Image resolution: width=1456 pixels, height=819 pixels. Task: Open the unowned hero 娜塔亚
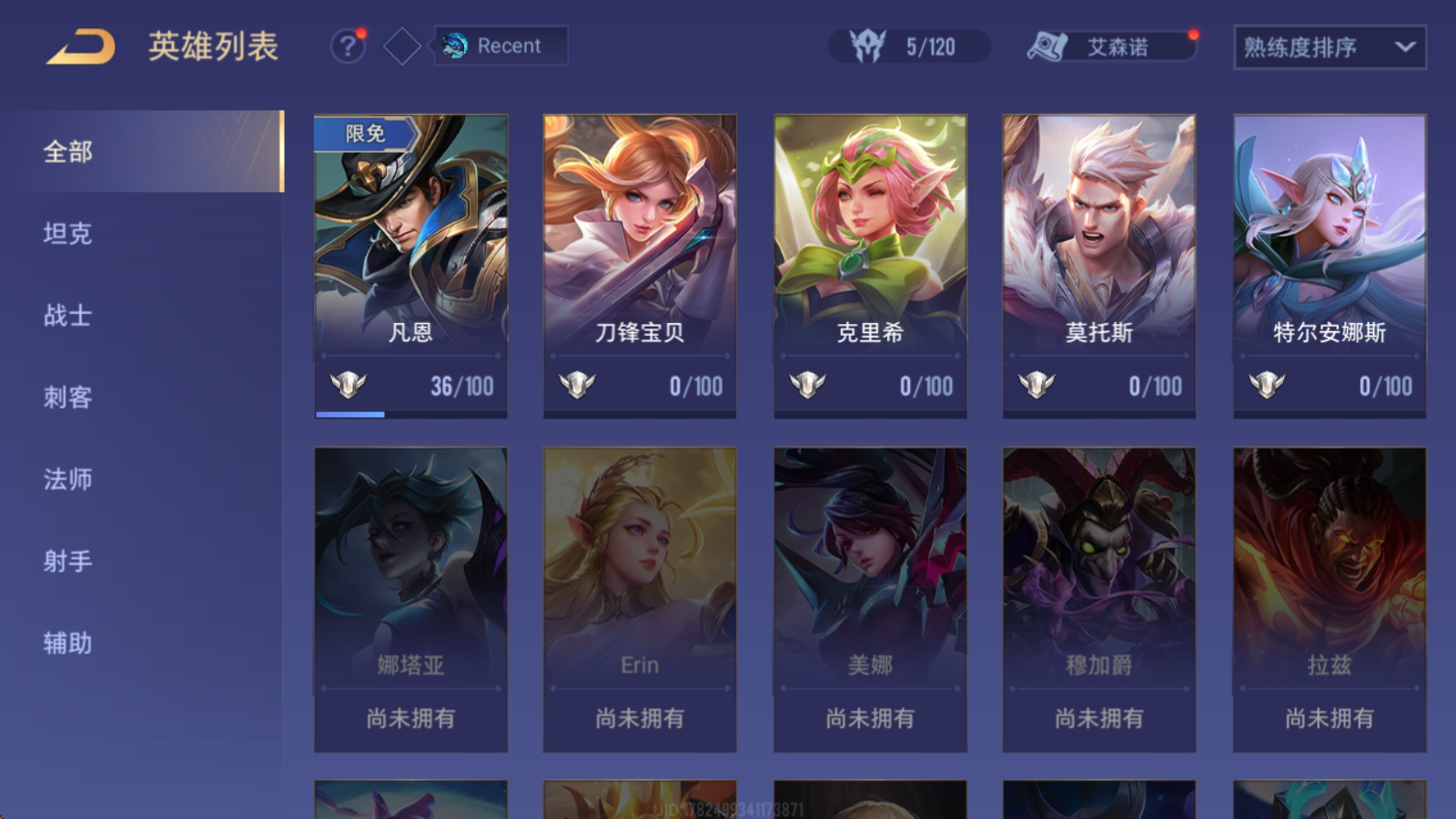pyautogui.click(x=410, y=598)
